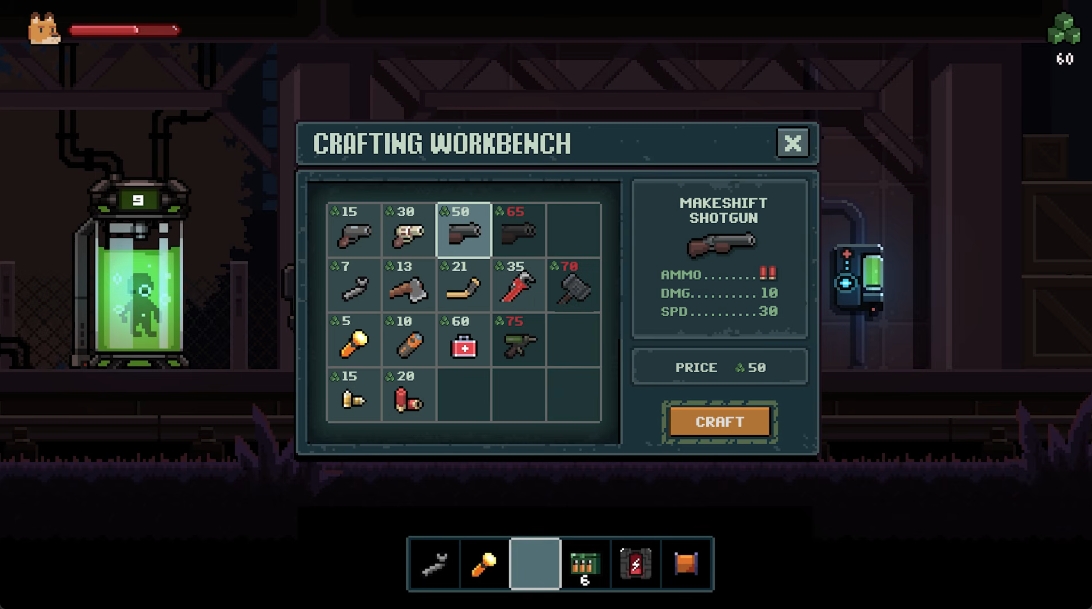The height and width of the screenshot is (609, 1092).
Task: Craft the Makeshift Shotgun
Action: tap(720, 421)
